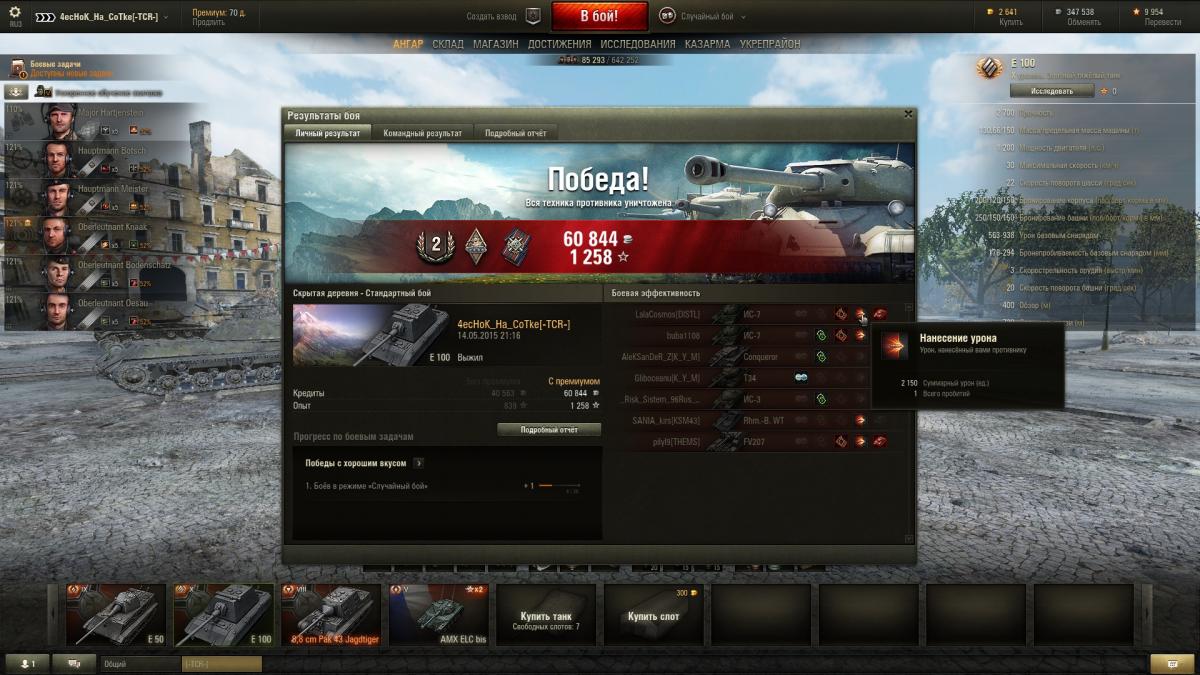This screenshot has height=675, width=1200.
Task: Select the E 50 tank in the carousel
Action: [116, 614]
